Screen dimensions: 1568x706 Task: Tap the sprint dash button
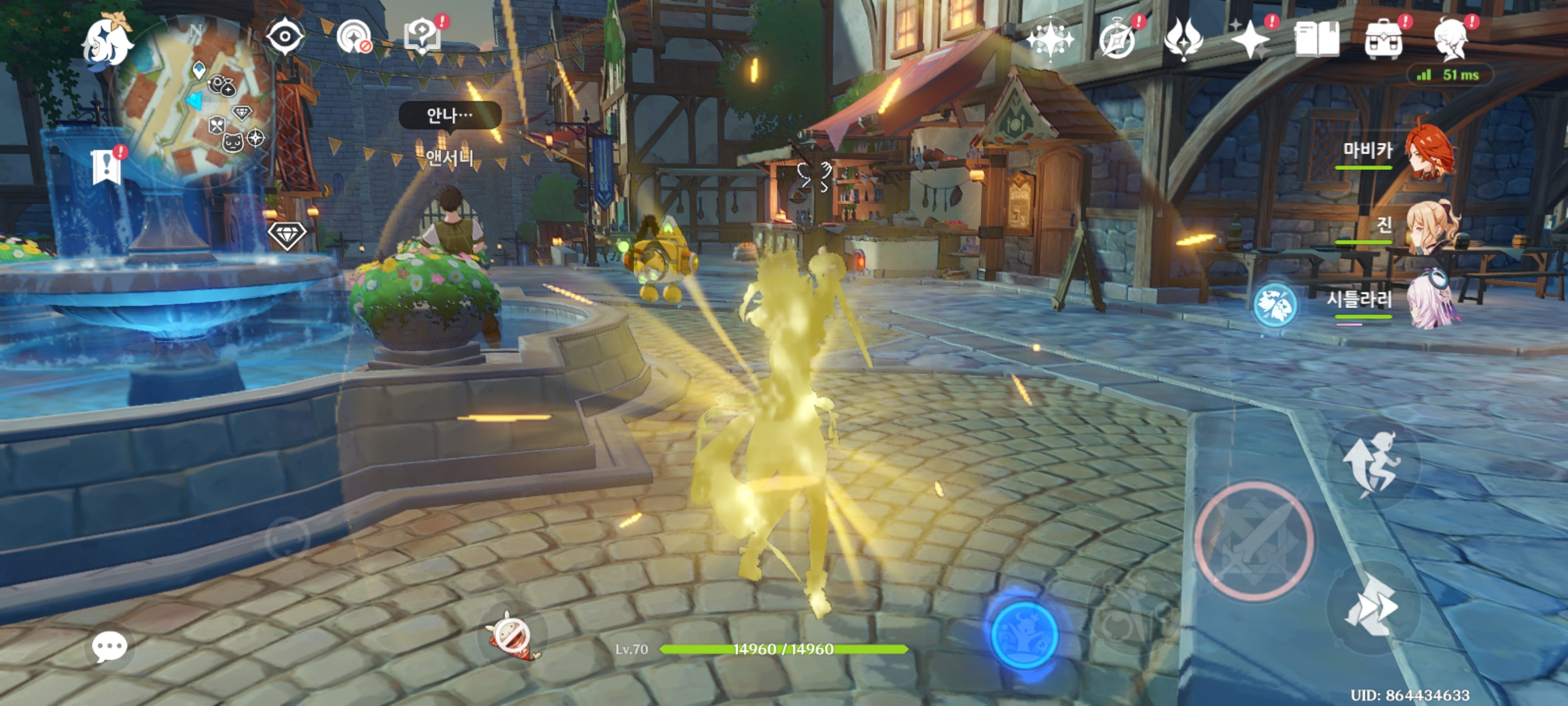coord(1371,607)
